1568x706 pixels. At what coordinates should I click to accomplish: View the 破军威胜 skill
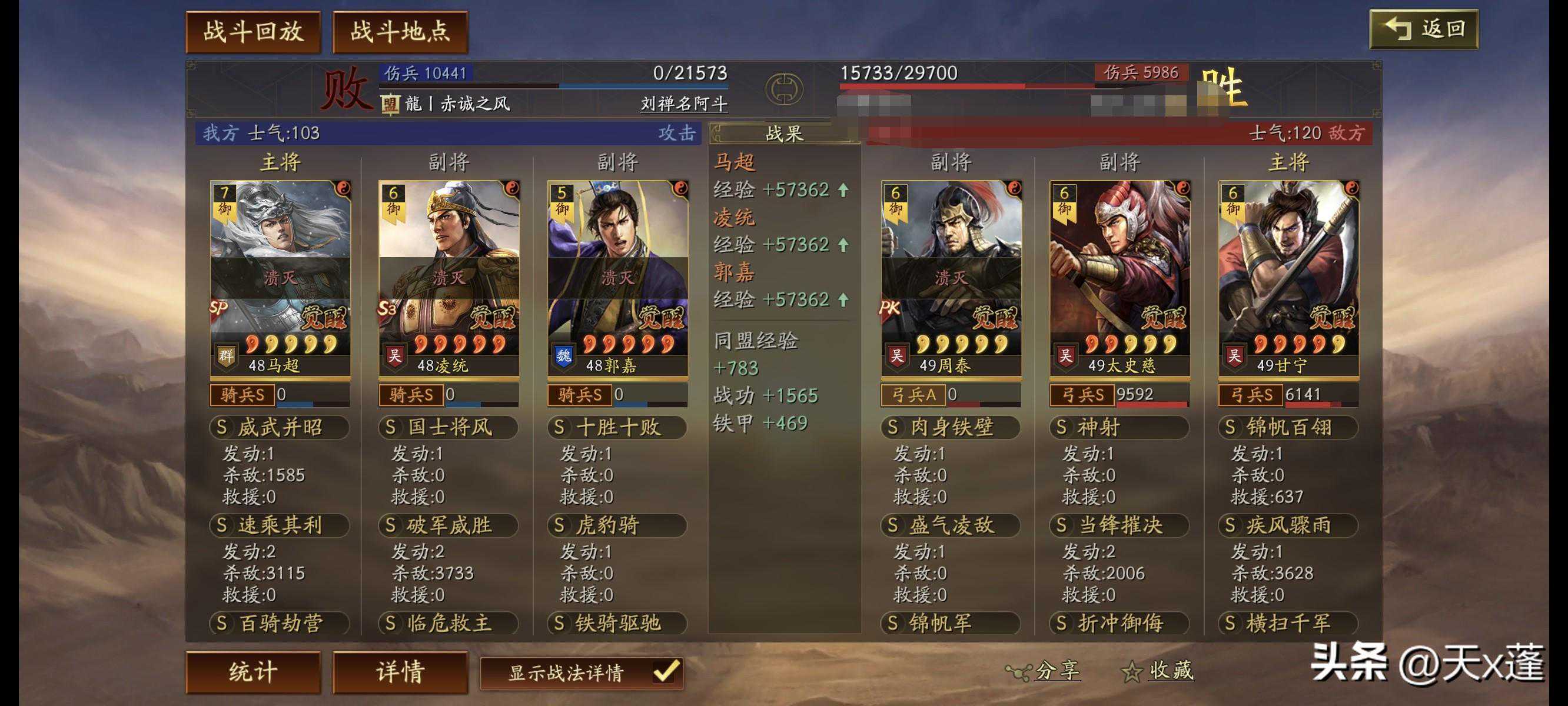coord(449,525)
